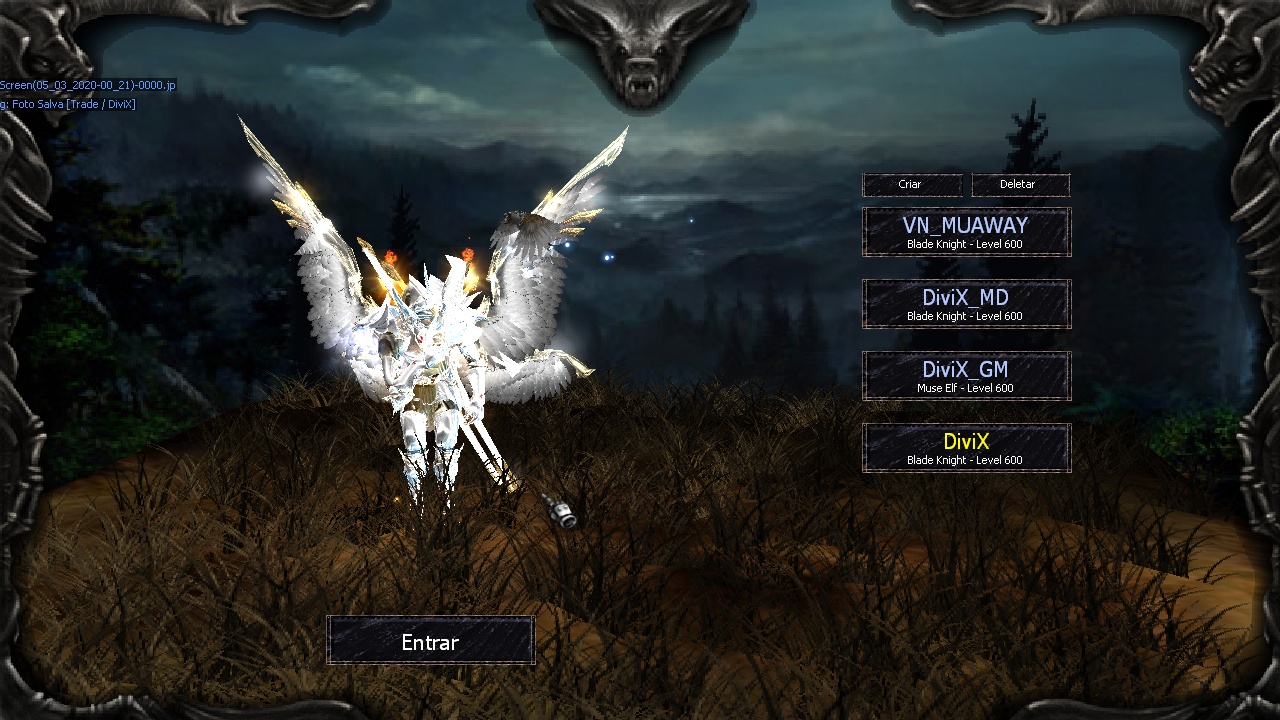The height and width of the screenshot is (720, 1280).
Task: Choose the Deletar button
Action: point(1019,185)
